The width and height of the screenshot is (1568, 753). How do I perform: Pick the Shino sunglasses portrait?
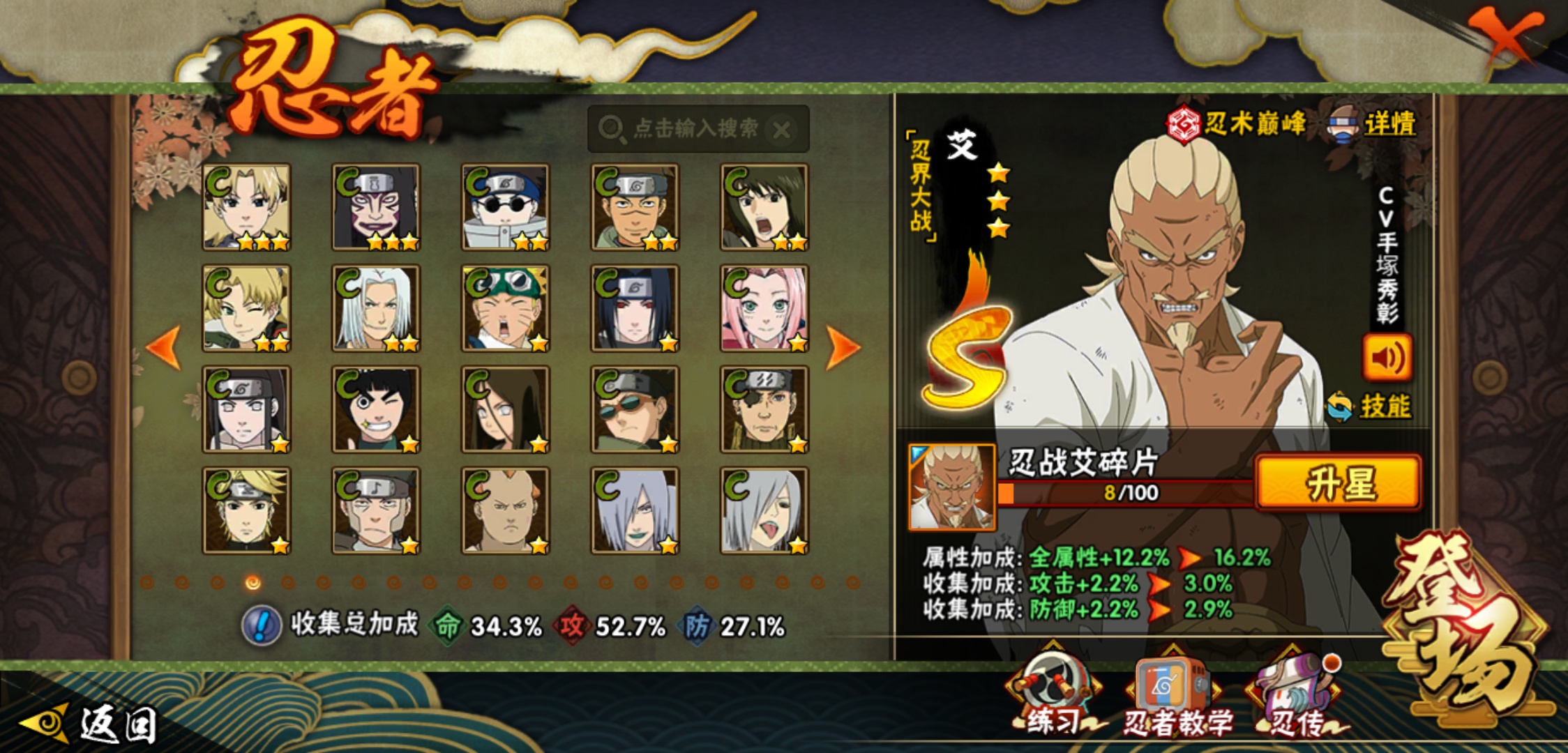click(x=505, y=206)
